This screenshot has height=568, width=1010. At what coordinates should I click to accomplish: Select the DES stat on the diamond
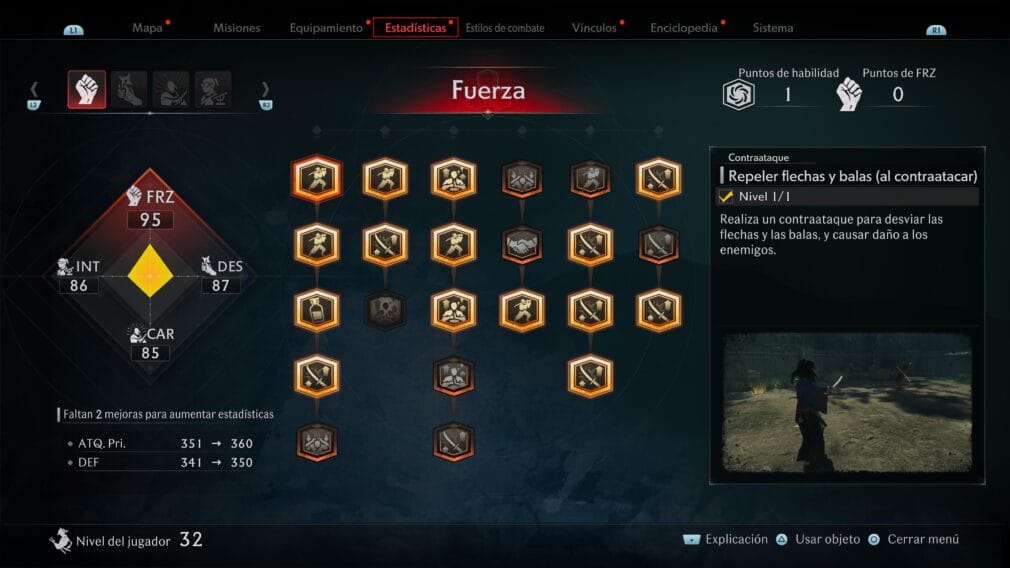[x=221, y=276]
